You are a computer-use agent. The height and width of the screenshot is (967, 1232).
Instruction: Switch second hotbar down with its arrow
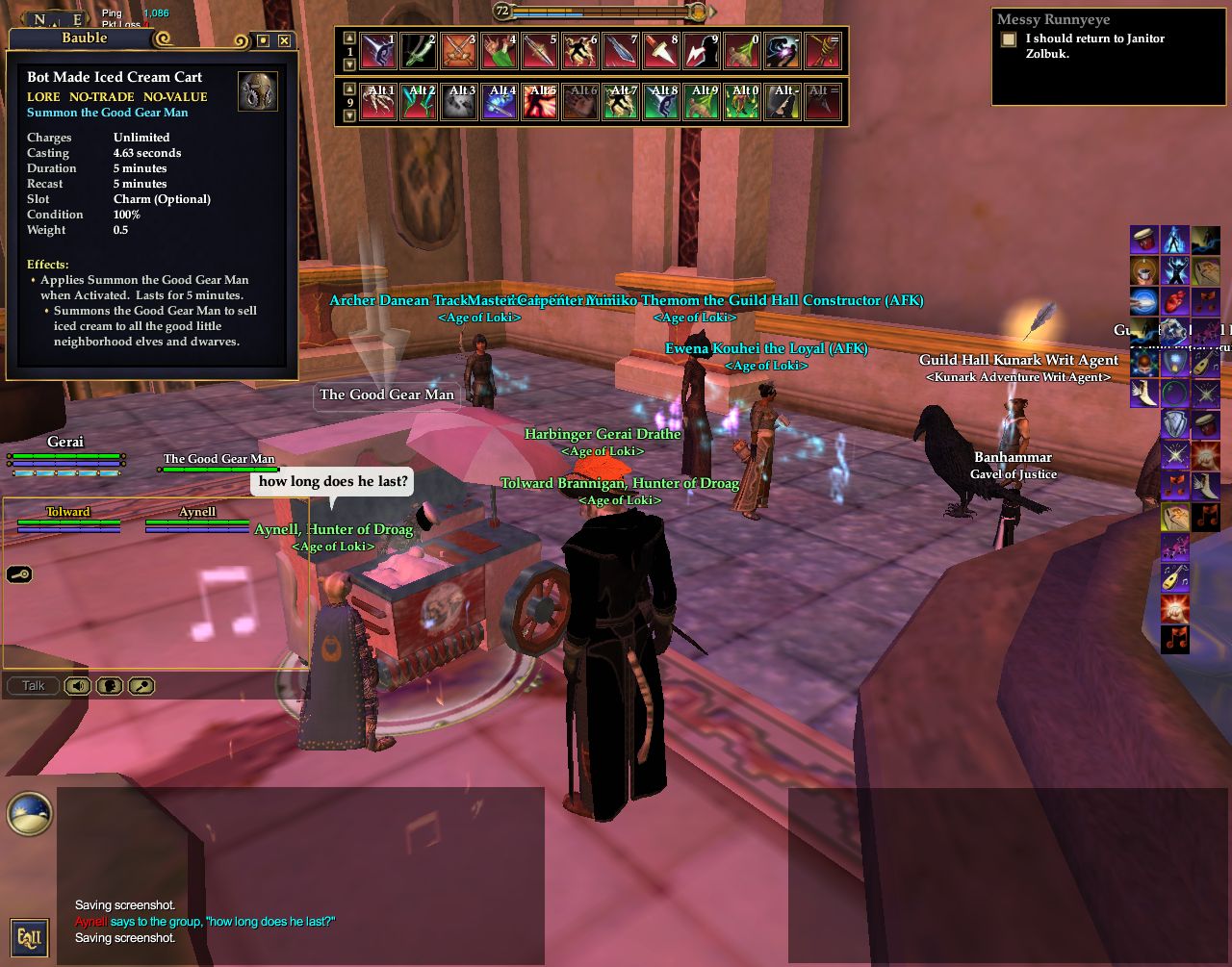349,115
